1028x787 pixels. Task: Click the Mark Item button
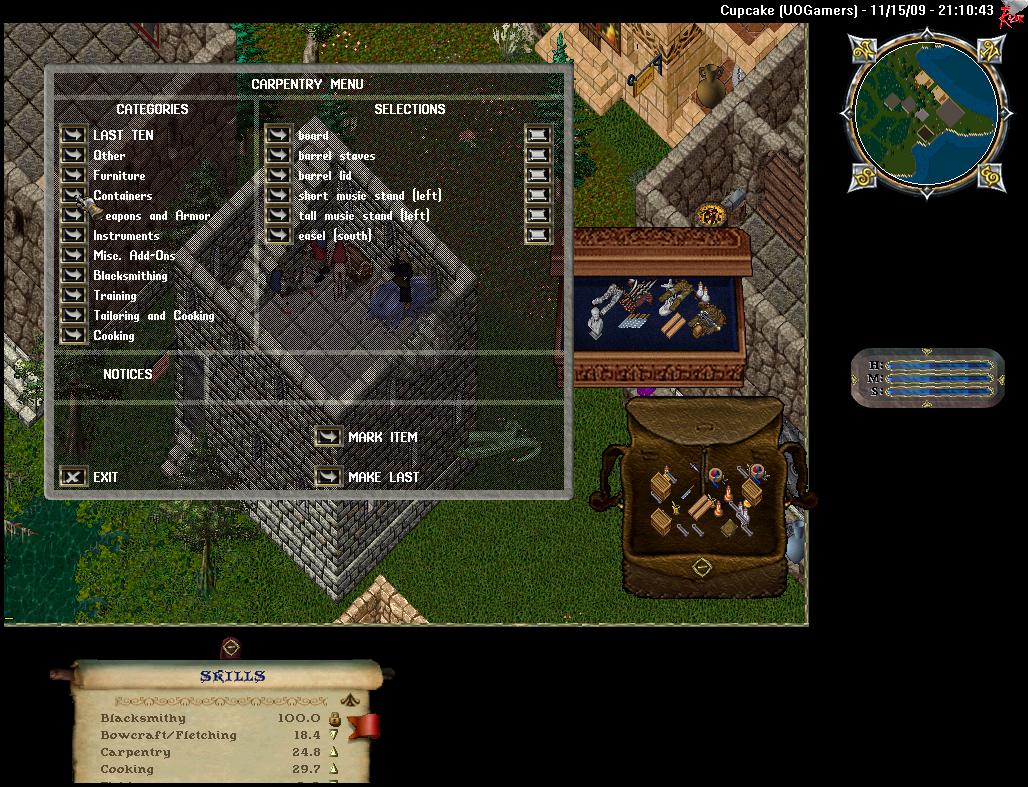[x=328, y=437]
